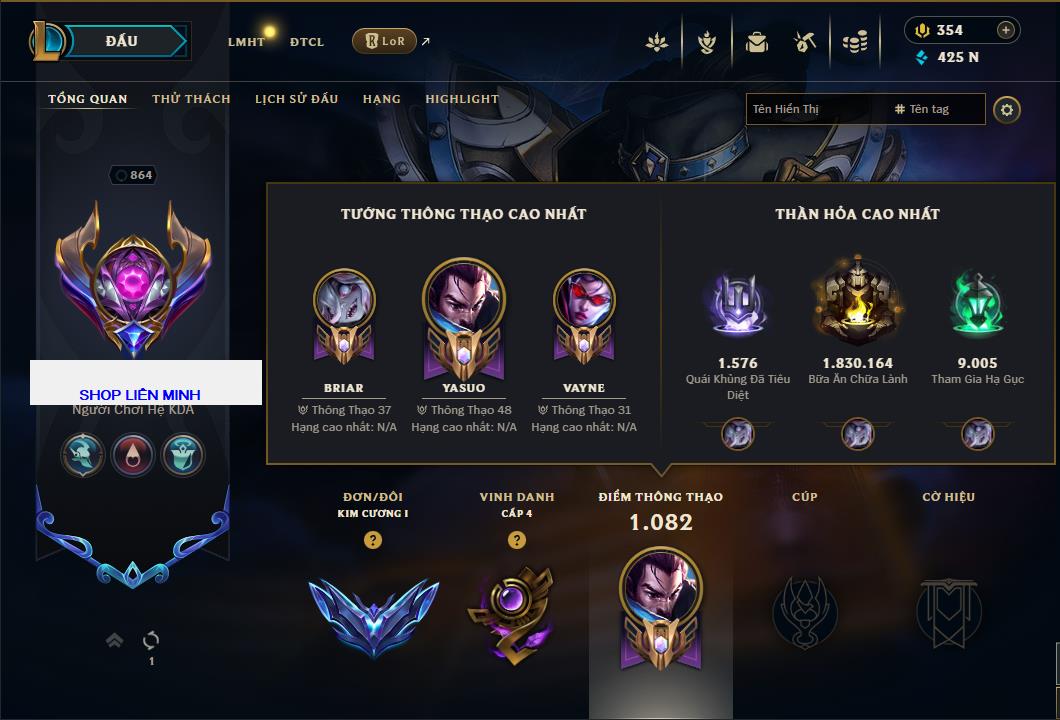Open the coin stack store icon
Image resolution: width=1060 pixels, height=720 pixels.
(x=854, y=42)
